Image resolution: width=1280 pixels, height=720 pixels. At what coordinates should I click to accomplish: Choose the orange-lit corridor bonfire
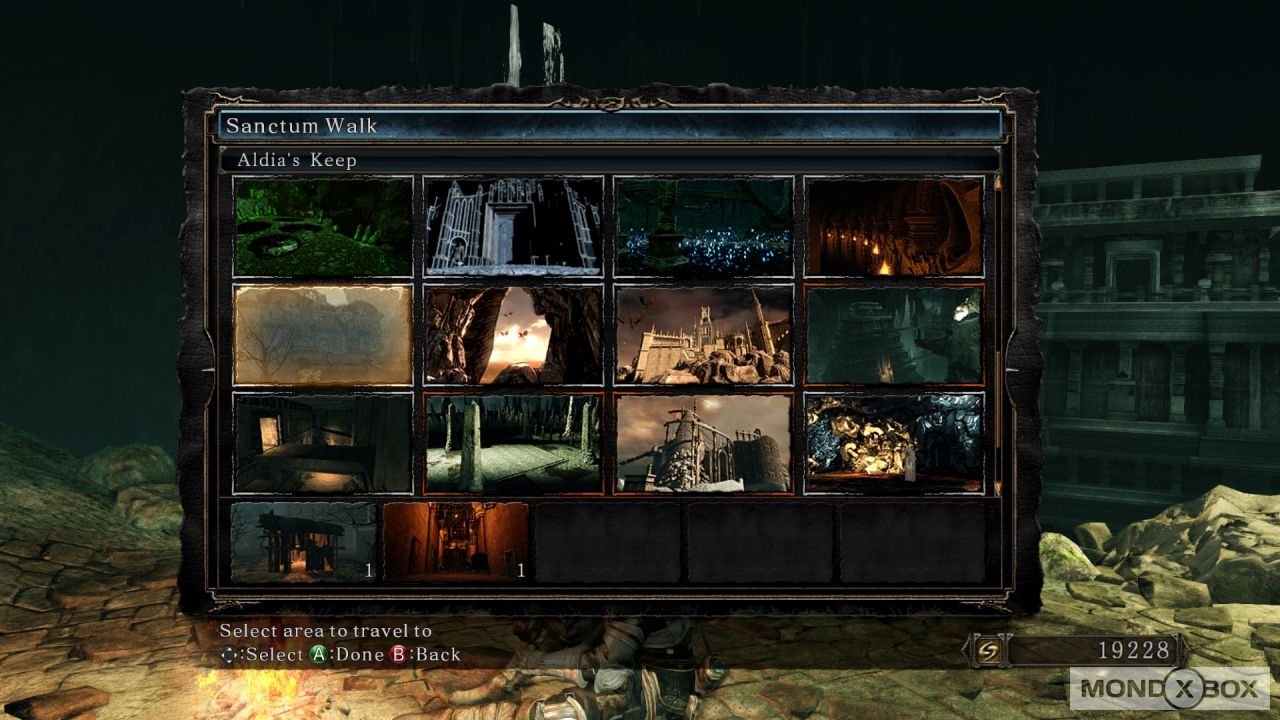[x=456, y=542]
